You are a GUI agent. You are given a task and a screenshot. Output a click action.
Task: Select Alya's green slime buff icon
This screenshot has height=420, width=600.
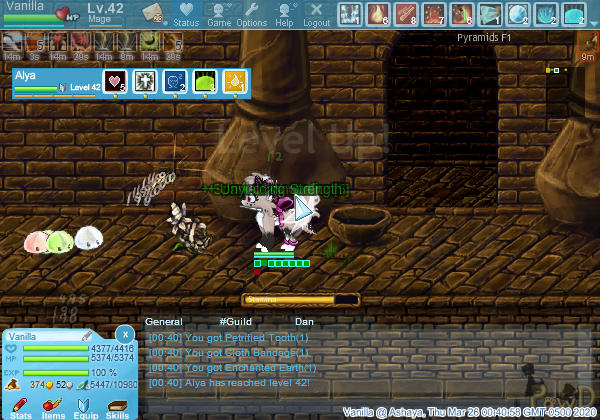[x=205, y=82]
